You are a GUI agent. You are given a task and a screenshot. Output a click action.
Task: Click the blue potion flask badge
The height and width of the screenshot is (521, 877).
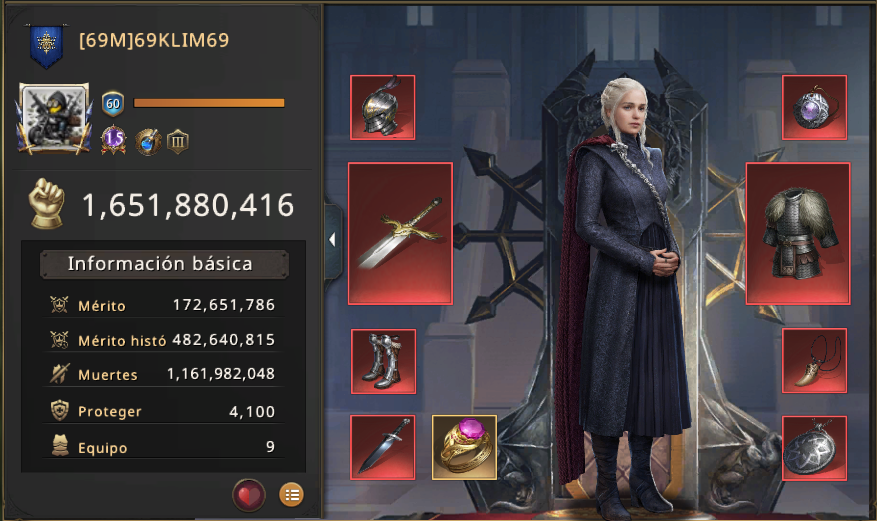tap(148, 141)
